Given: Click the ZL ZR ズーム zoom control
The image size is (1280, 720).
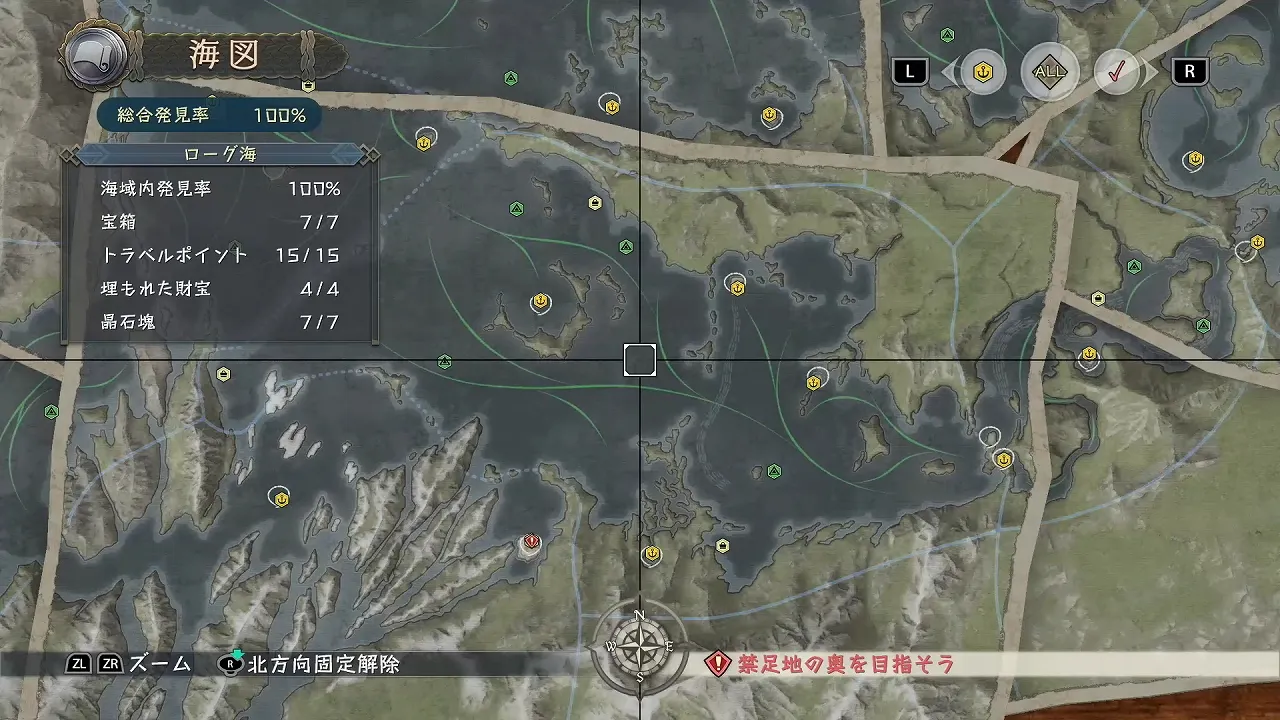Looking at the screenshot, I should pyautogui.click(x=130, y=661).
